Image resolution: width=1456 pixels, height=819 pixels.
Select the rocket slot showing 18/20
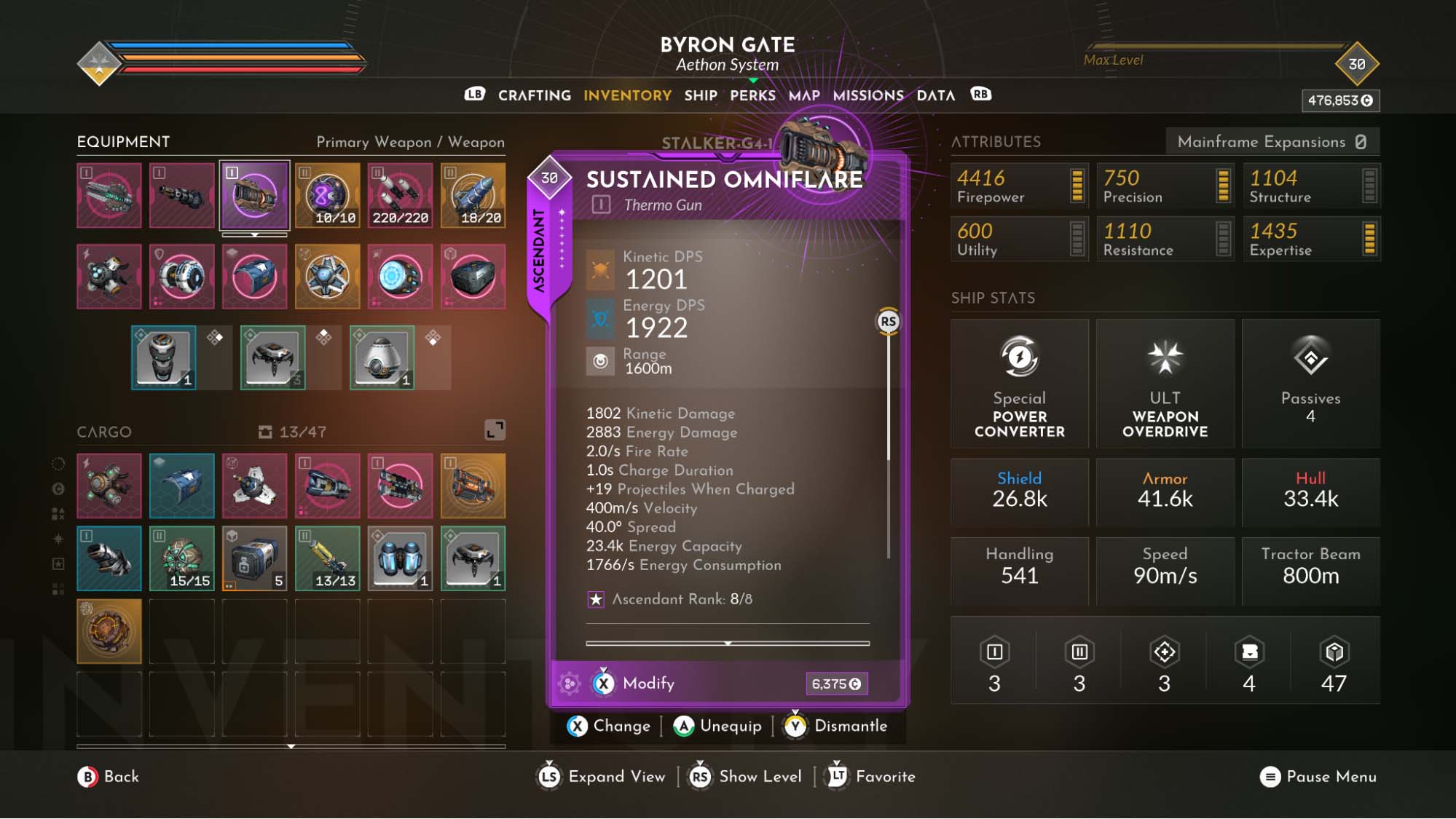pyautogui.click(x=473, y=195)
